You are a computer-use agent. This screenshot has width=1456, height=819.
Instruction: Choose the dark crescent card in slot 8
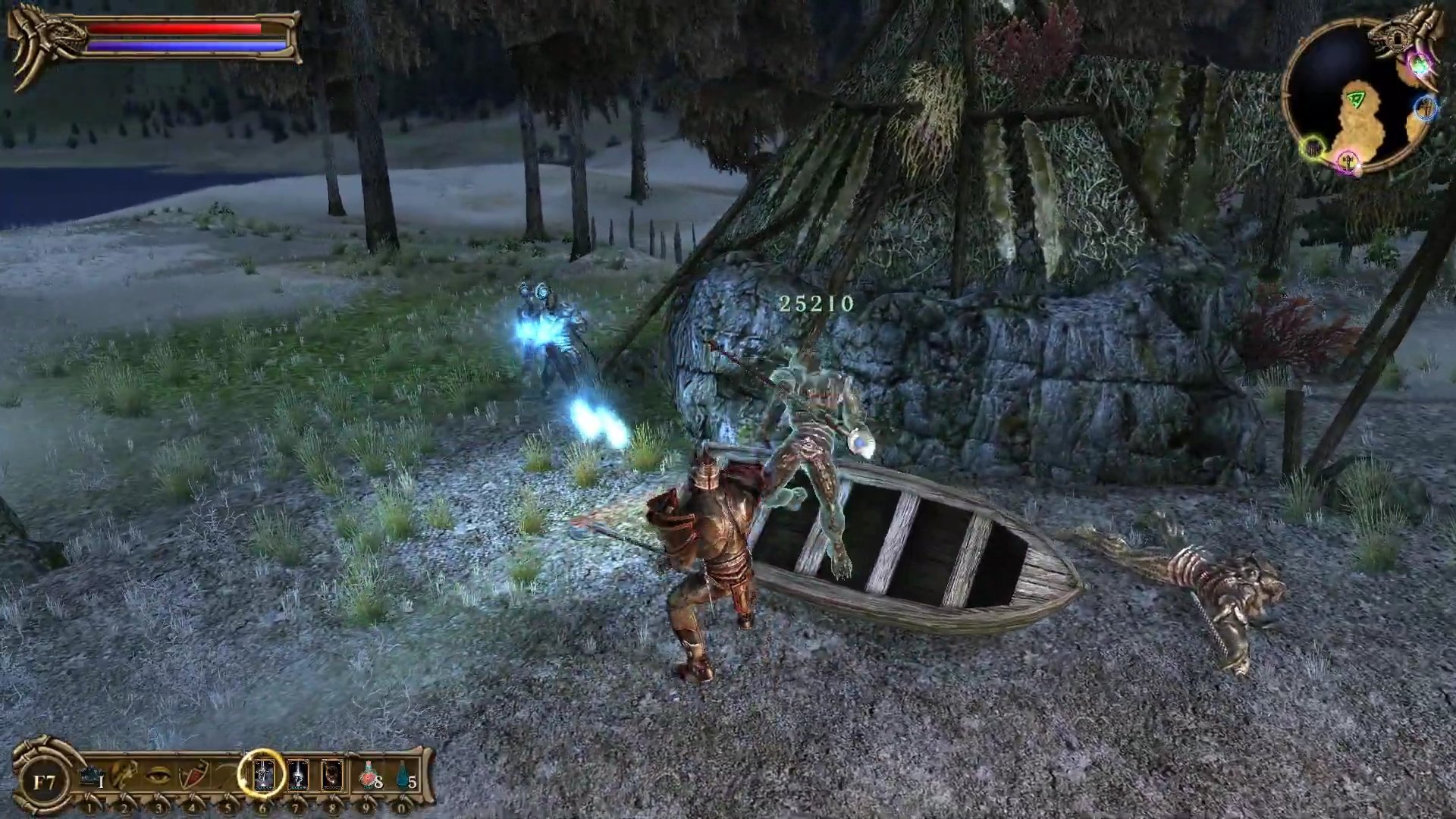click(332, 775)
